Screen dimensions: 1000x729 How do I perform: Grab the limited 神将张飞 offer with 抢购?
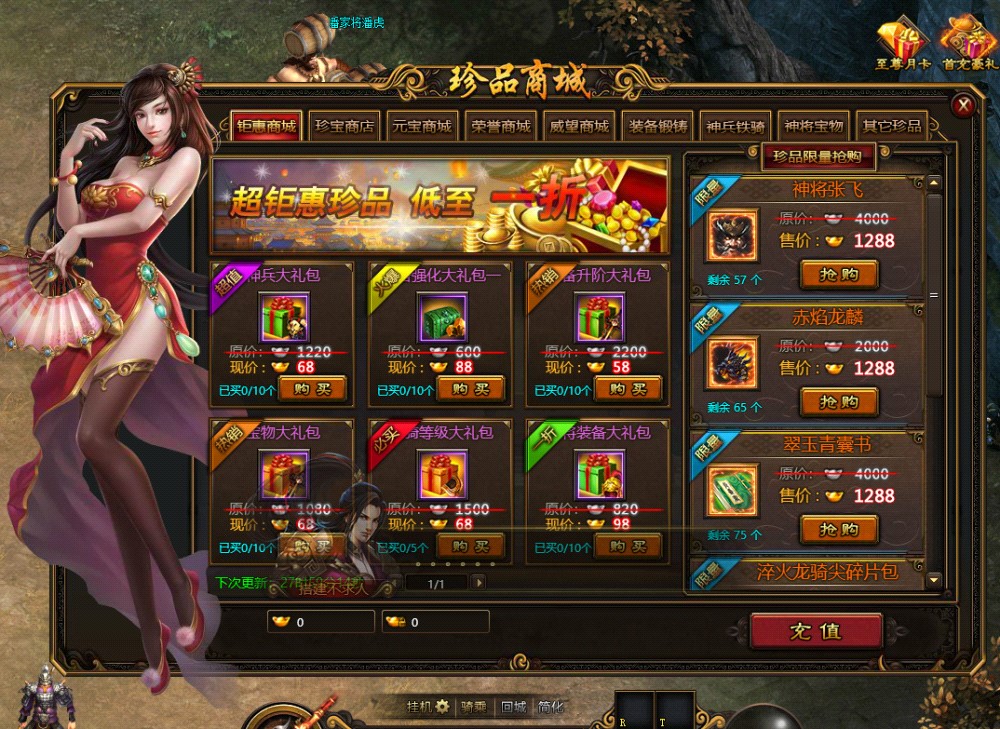tap(838, 274)
